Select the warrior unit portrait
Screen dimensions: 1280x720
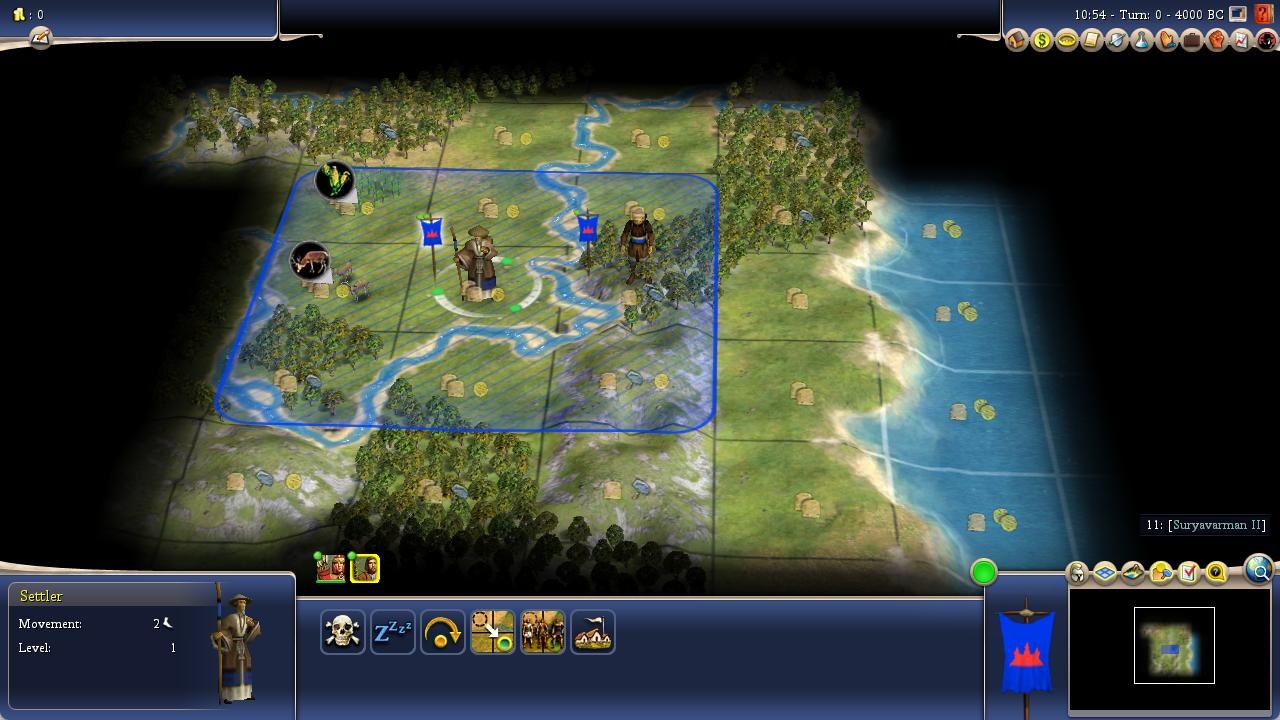pyautogui.click(x=331, y=568)
